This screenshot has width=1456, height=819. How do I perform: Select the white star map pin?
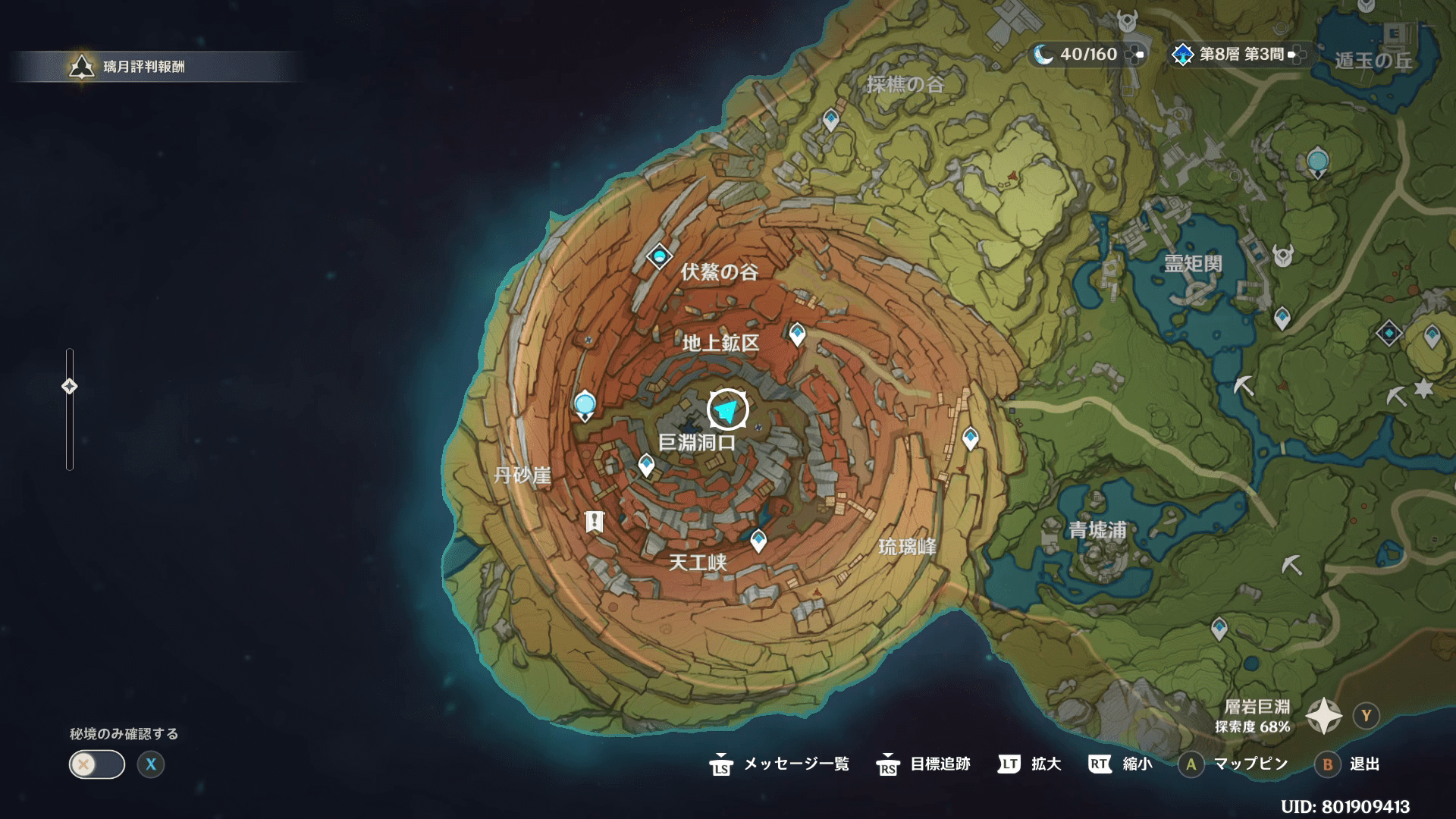pos(1423,388)
